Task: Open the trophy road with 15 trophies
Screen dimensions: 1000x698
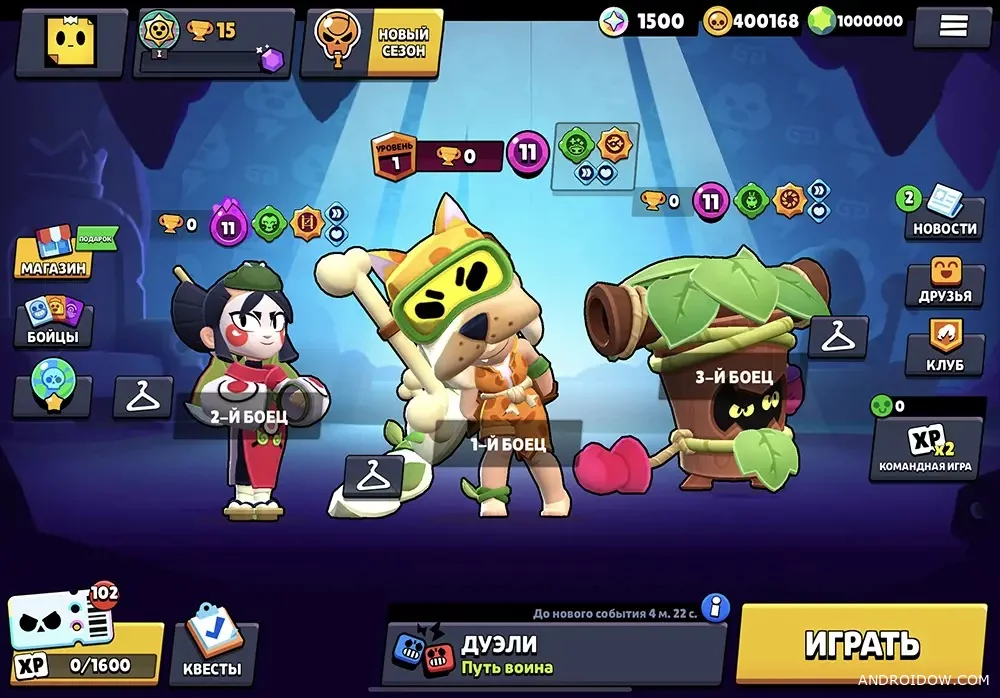Action: coord(213,43)
